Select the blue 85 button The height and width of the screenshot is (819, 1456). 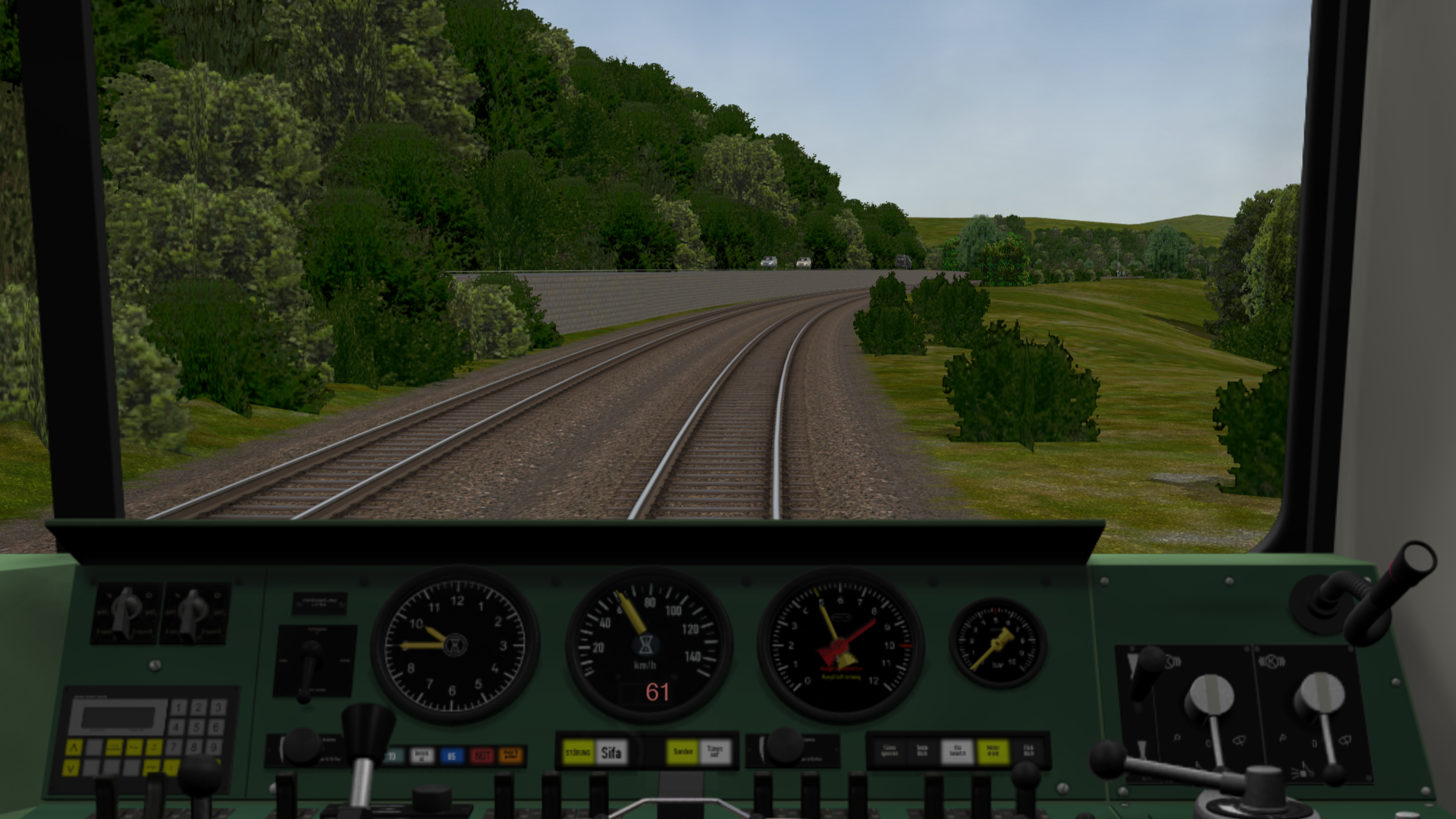point(451,755)
